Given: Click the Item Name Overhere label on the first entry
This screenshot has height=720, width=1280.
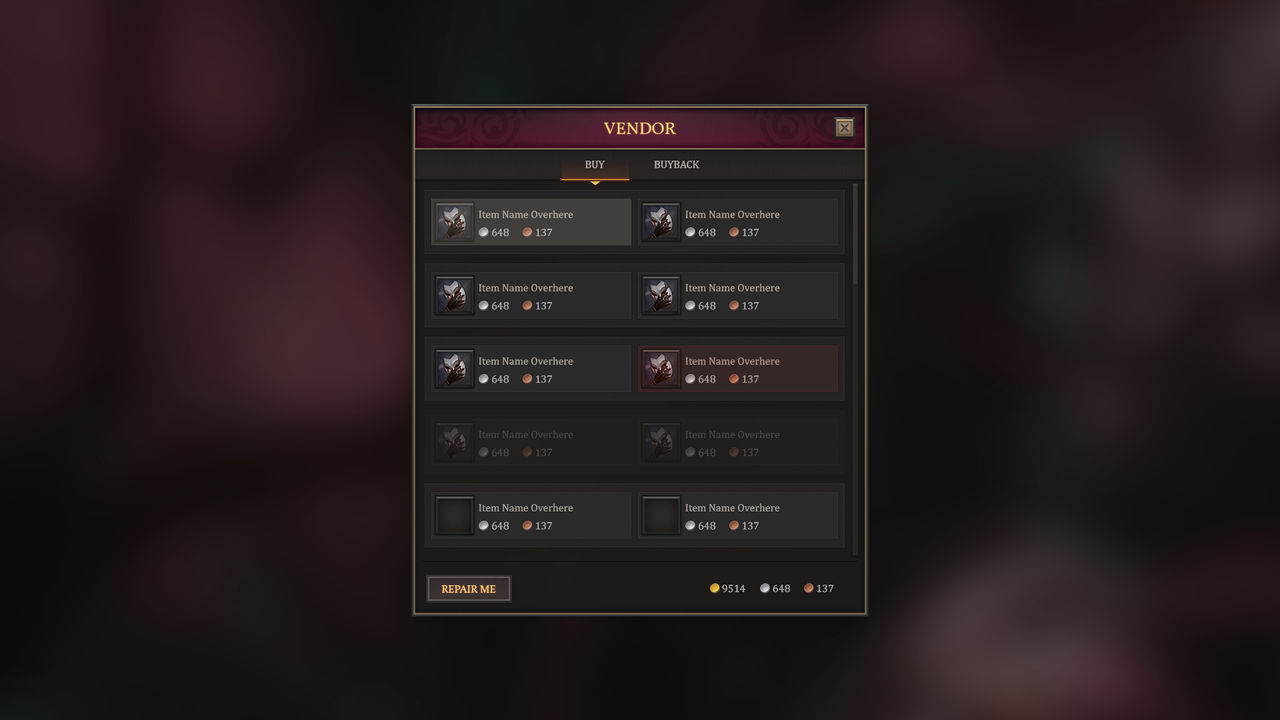Looking at the screenshot, I should click(x=526, y=214).
